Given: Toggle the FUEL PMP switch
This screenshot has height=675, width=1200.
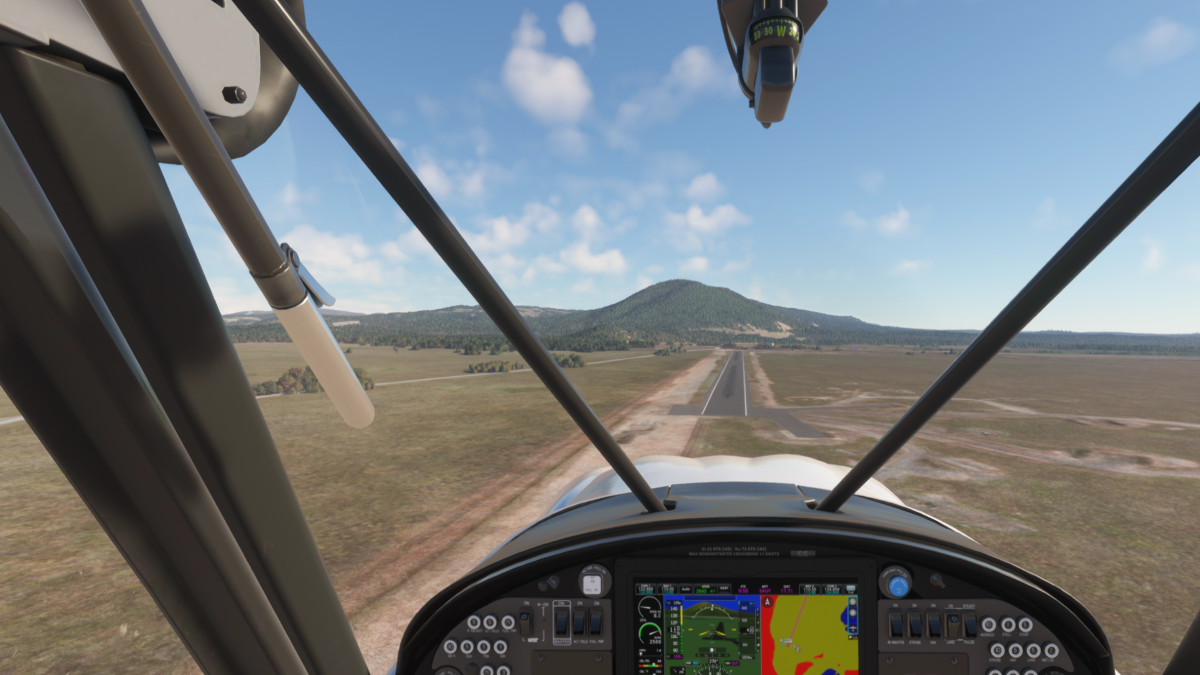Looking at the screenshot, I should [596, 622].
